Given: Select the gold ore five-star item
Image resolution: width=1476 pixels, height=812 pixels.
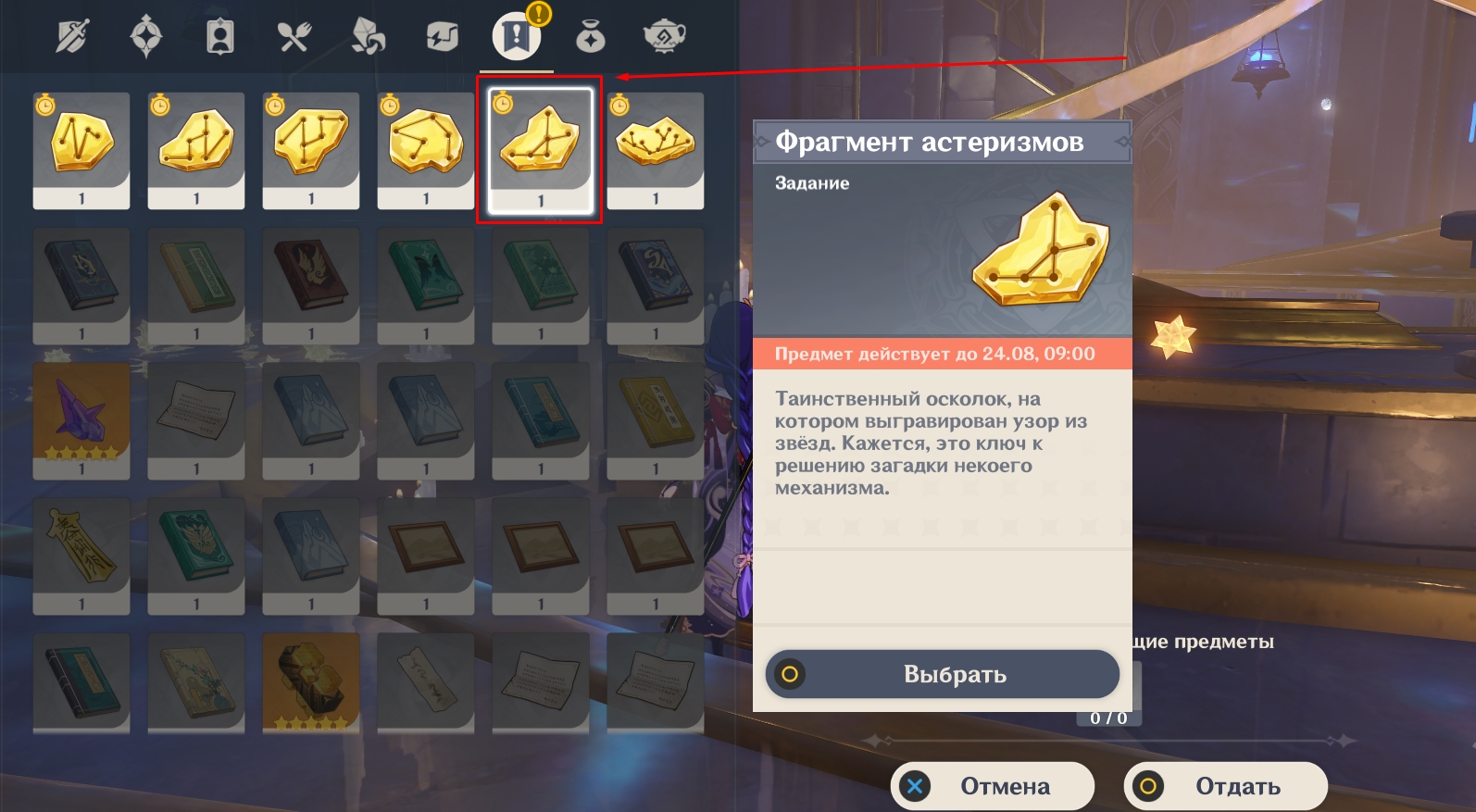Looking at the screenshot, I should pyautogui.click(x=311, y=683).
